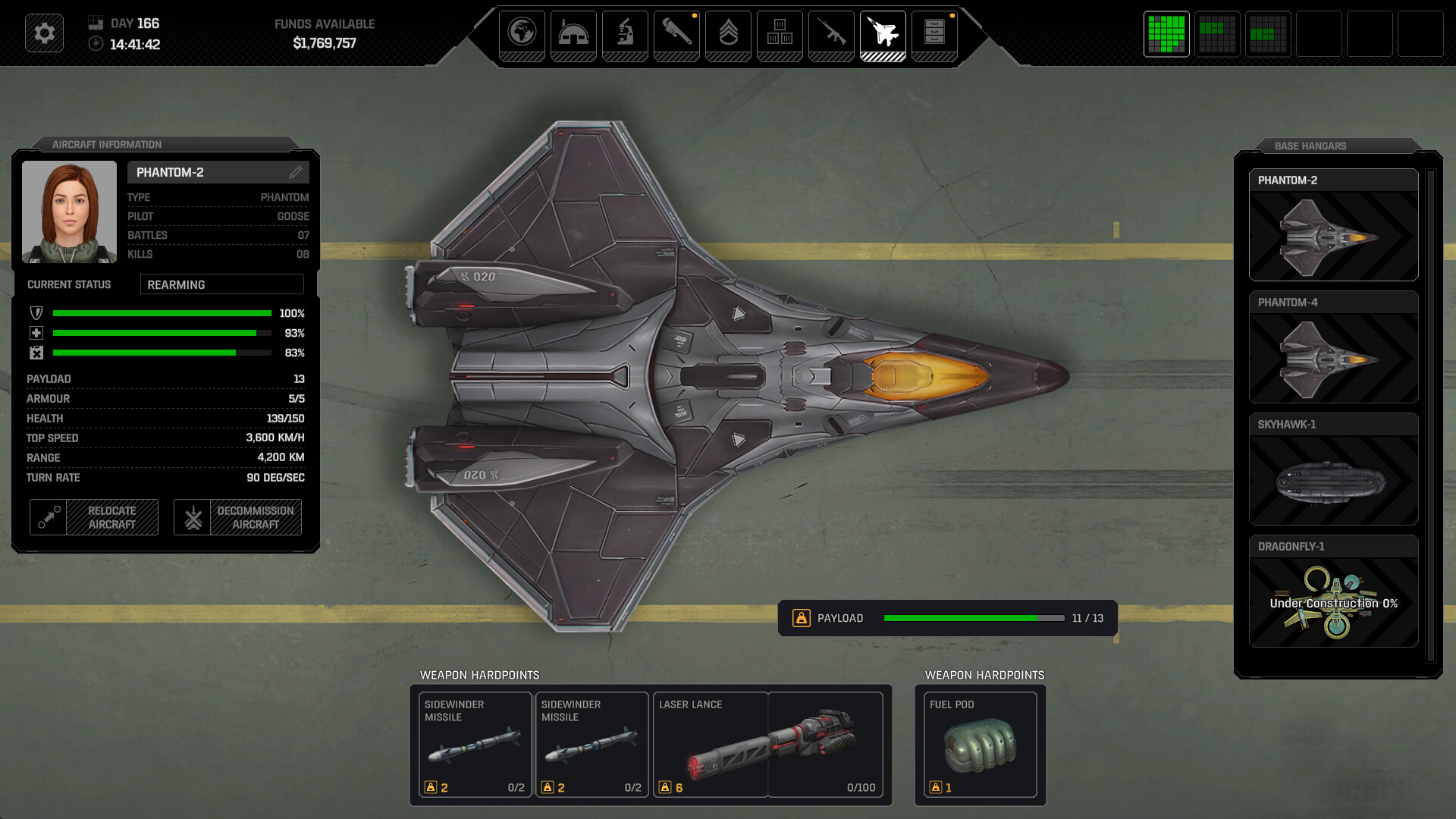Open the rifle weapons icon
The image size is (1456, 819).
point(831,34)
